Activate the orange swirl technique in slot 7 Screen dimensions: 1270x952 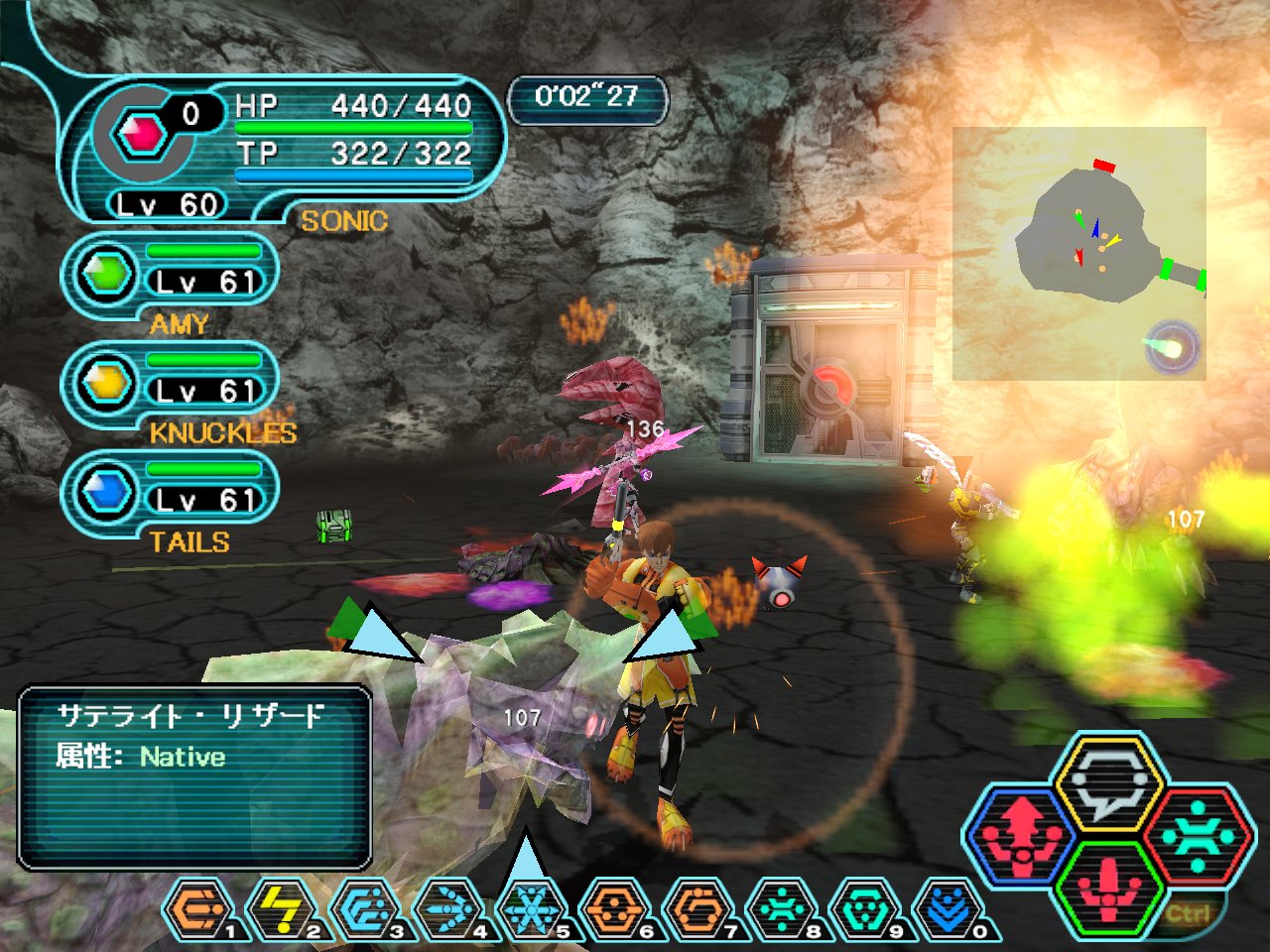(x=698, y=907)
